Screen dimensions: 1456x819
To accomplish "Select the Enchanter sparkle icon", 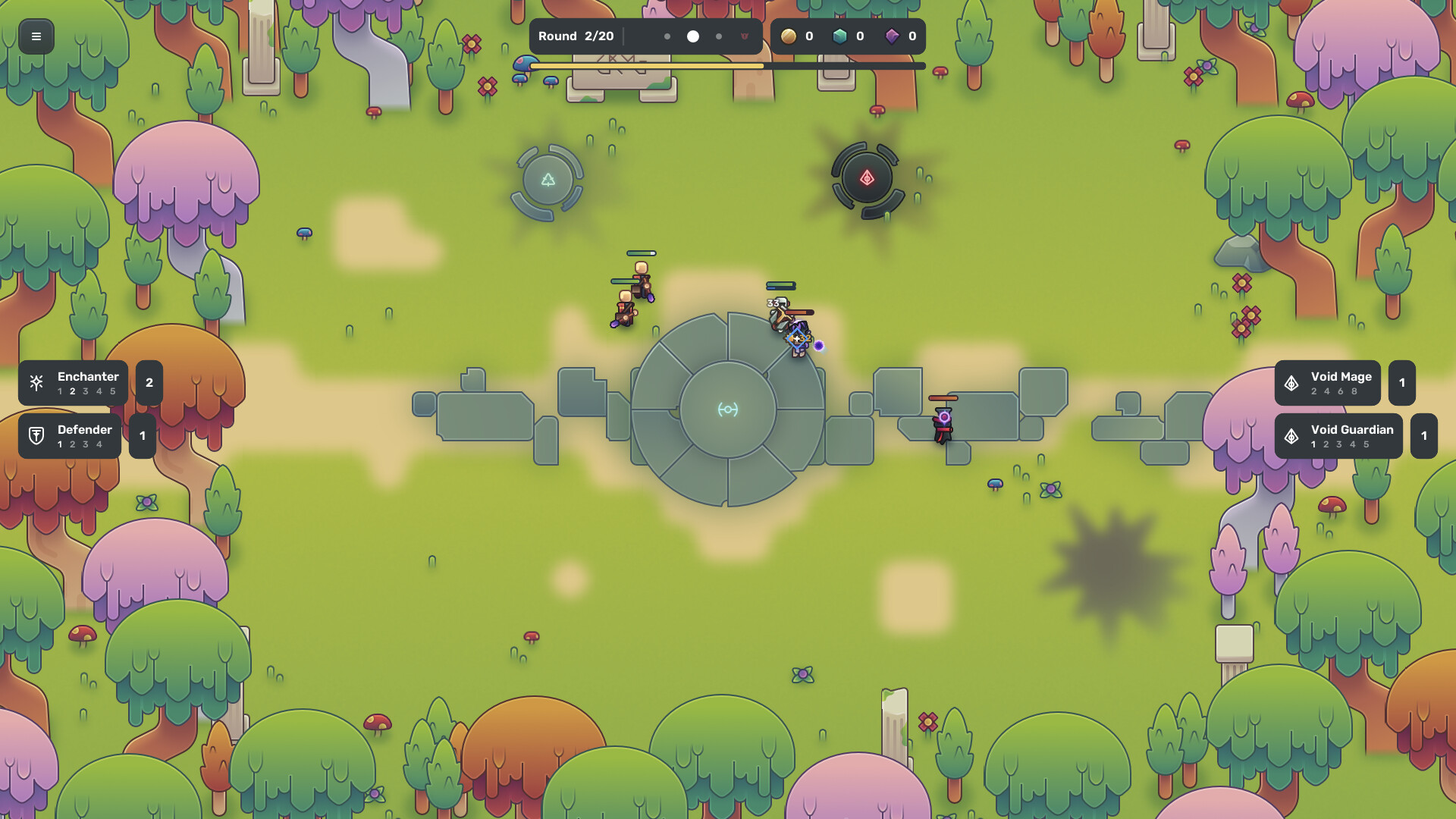I will (x=36, y=382).
